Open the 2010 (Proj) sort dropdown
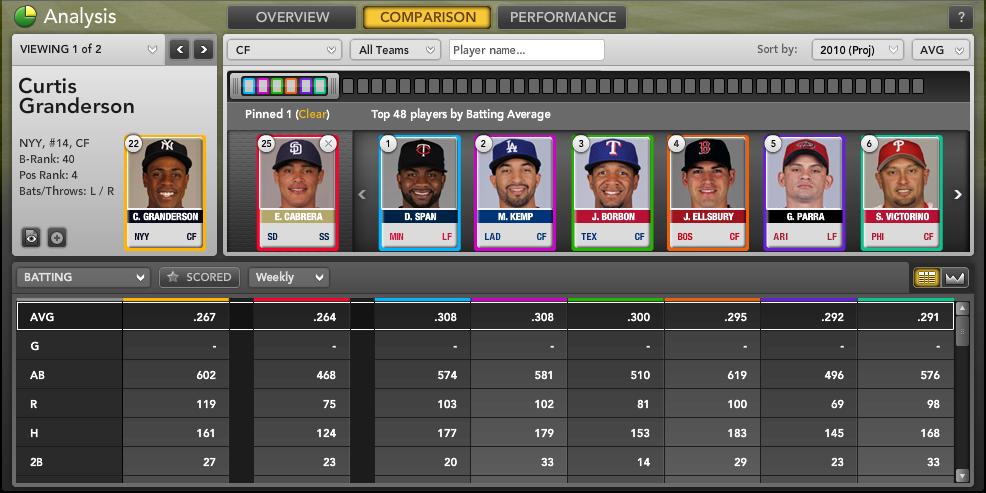 tap(857, 50)
